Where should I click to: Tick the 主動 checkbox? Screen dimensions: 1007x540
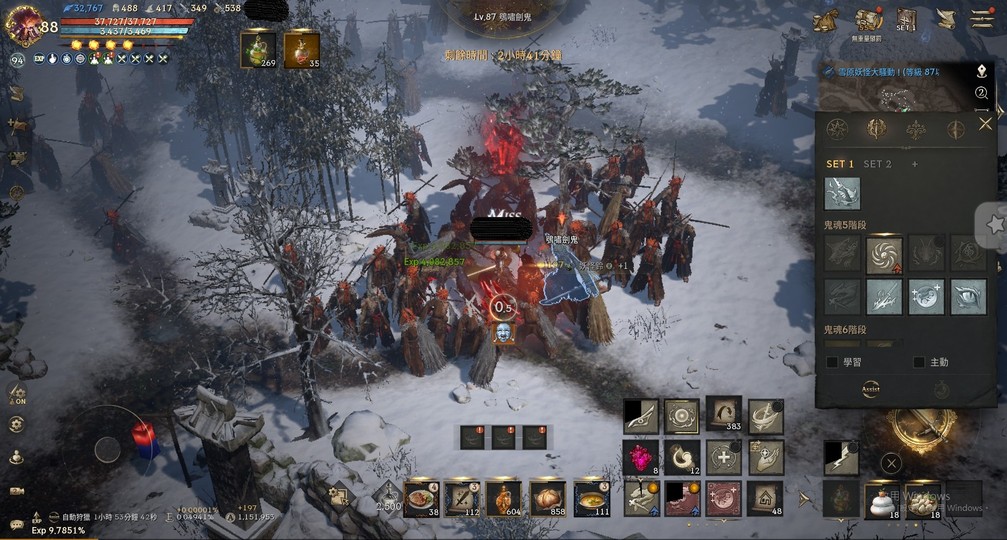point(919,362)
